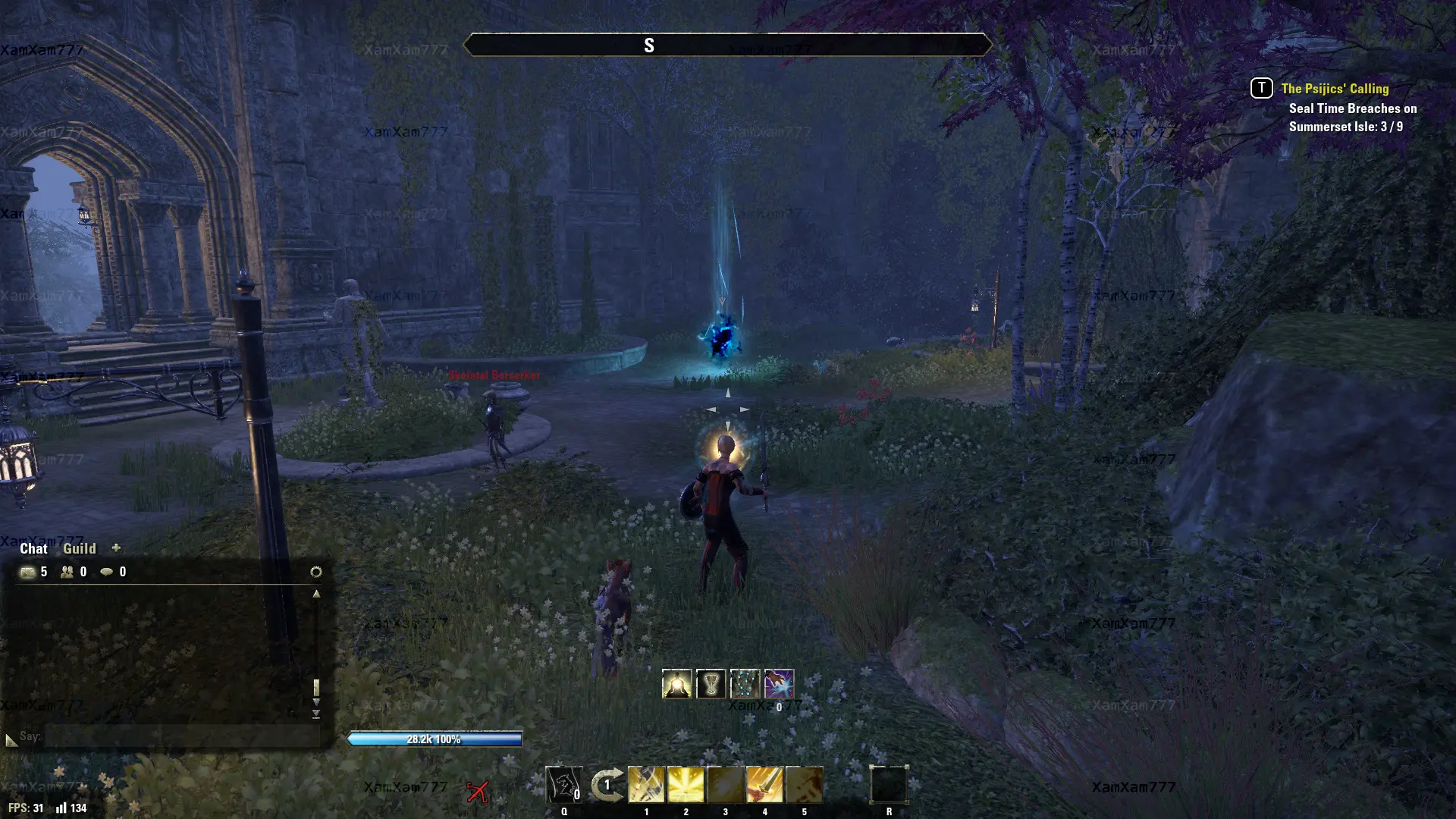Image resolution: width=1456 pixels, height=819 pixels.
Task: Activate the spear ability in slot 1
Action: click(646, 784)
